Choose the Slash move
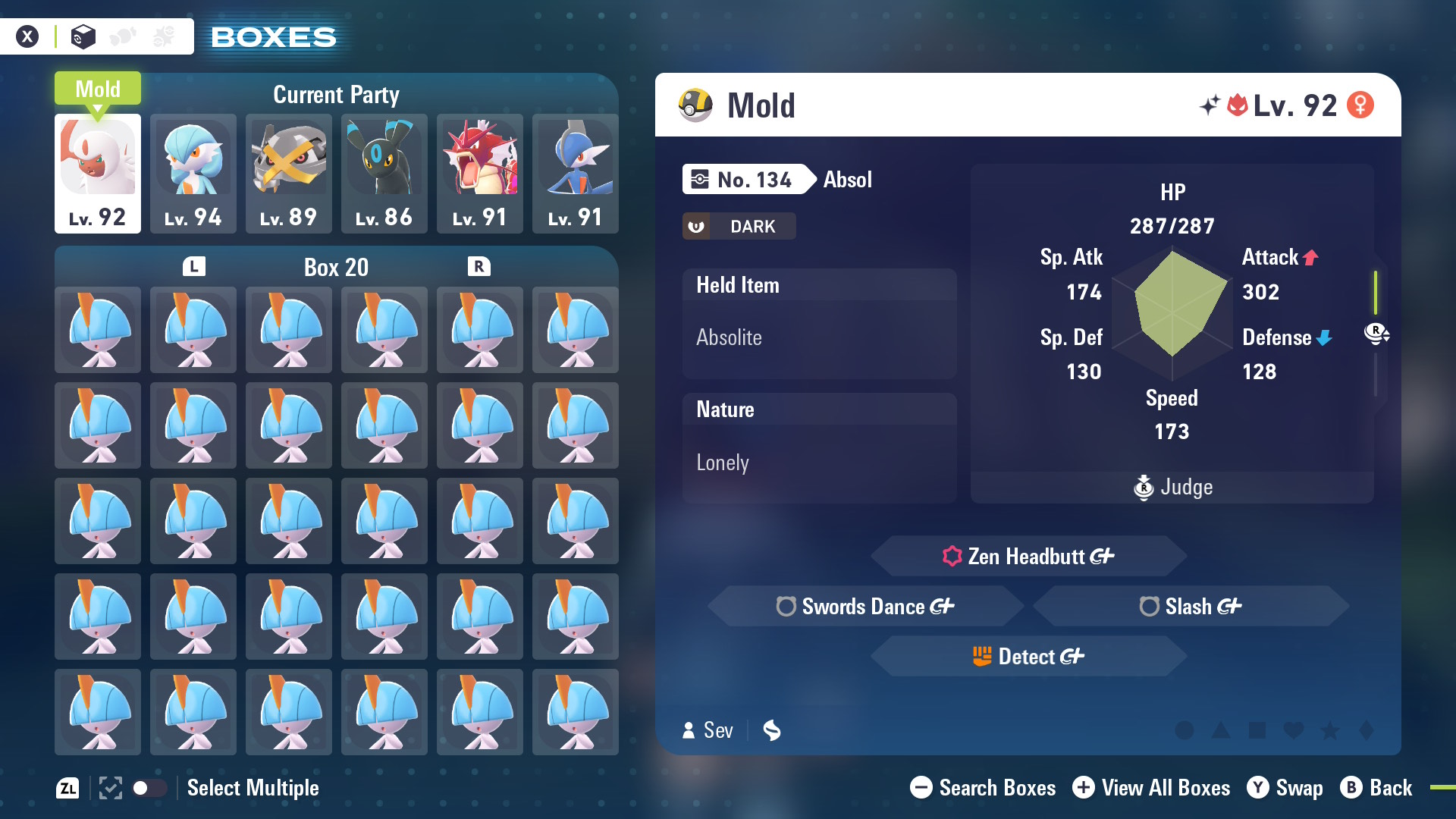Image resolution: width=1456 pixels, height=819 pixels. tap(1191, 607)
